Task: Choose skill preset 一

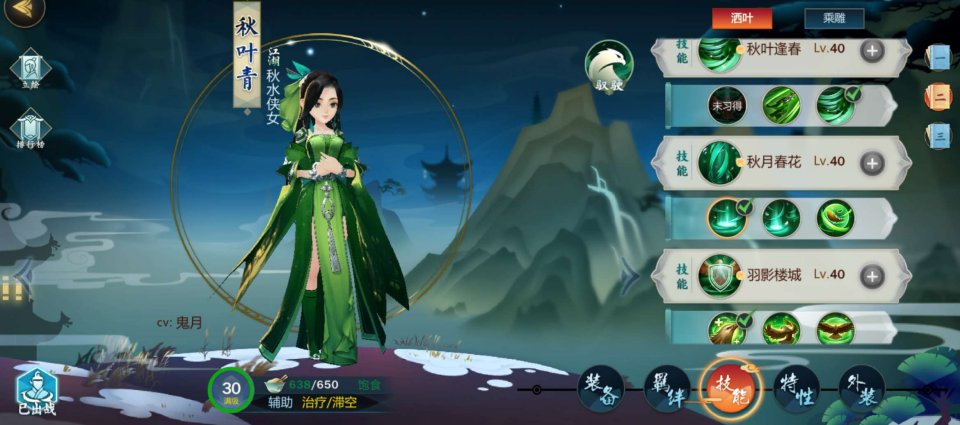Action: pos(940,57)
